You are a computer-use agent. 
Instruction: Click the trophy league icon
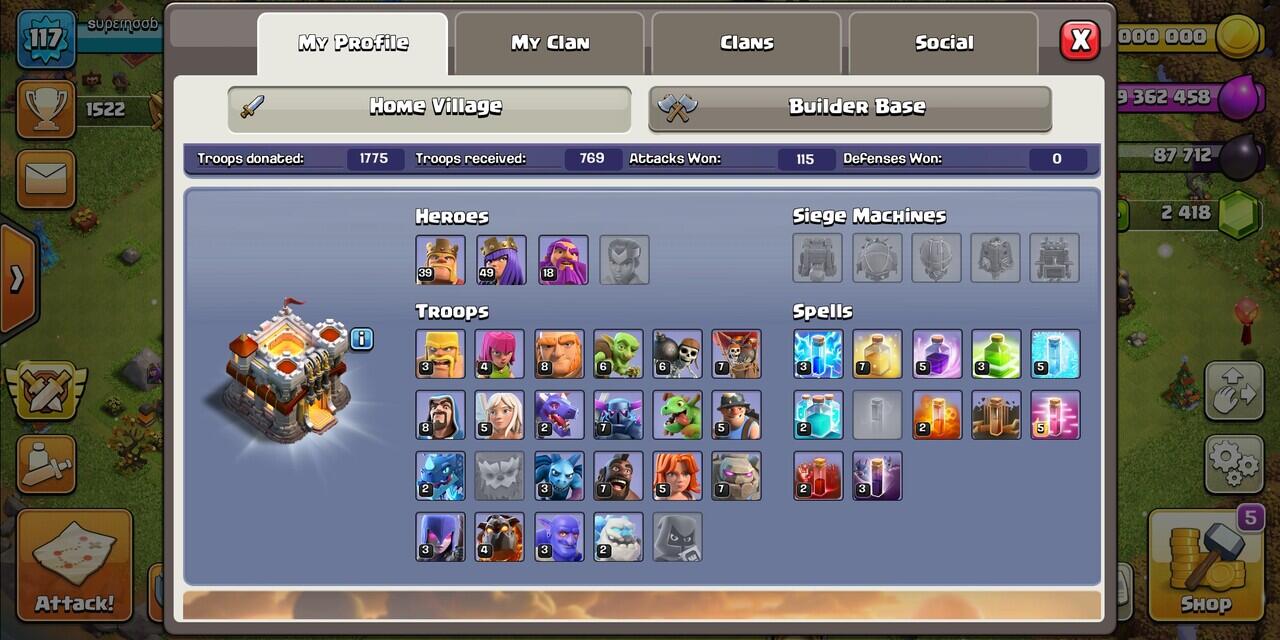(45, 110)
